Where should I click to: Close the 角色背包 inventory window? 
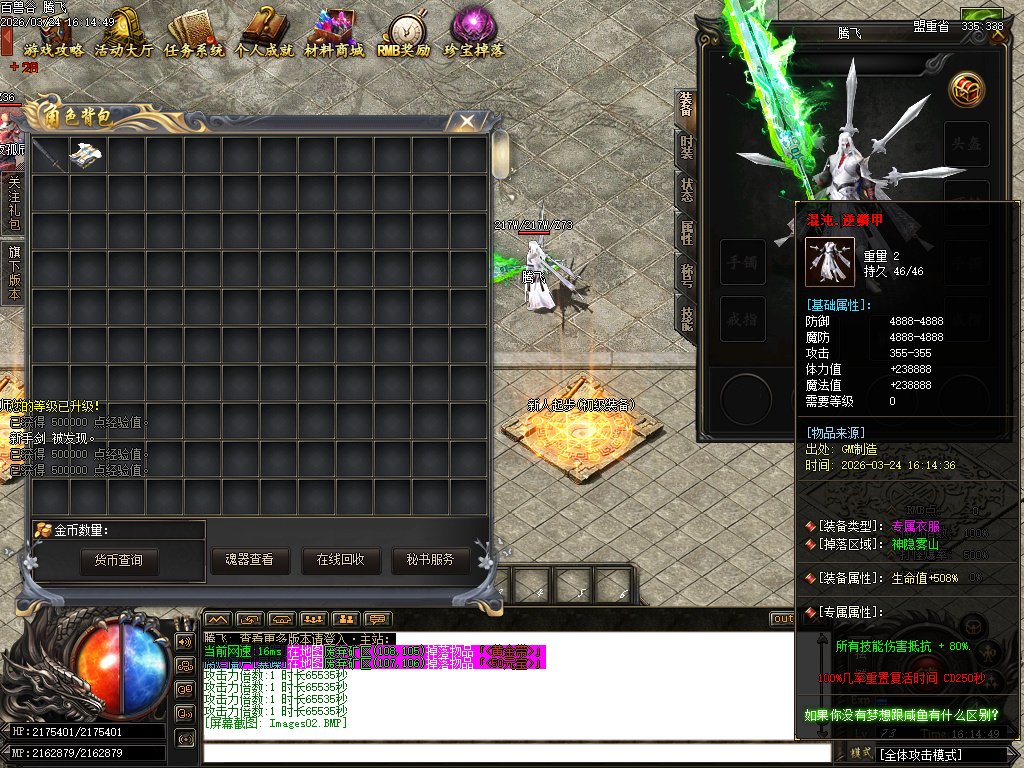(467, 122)
